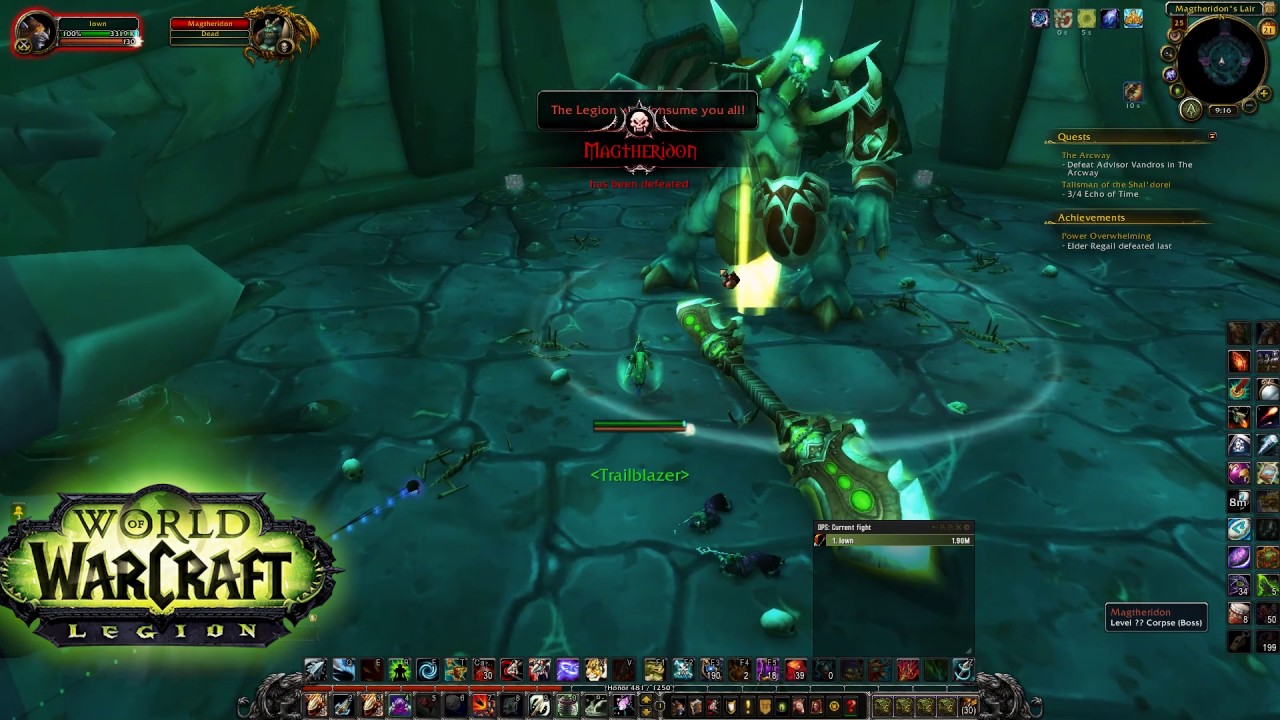The width and height of the screenshot is (1280, 720).
Task: Click the yellow exclamation mark micro-menu icon
Action: click(x=747, y=707)
